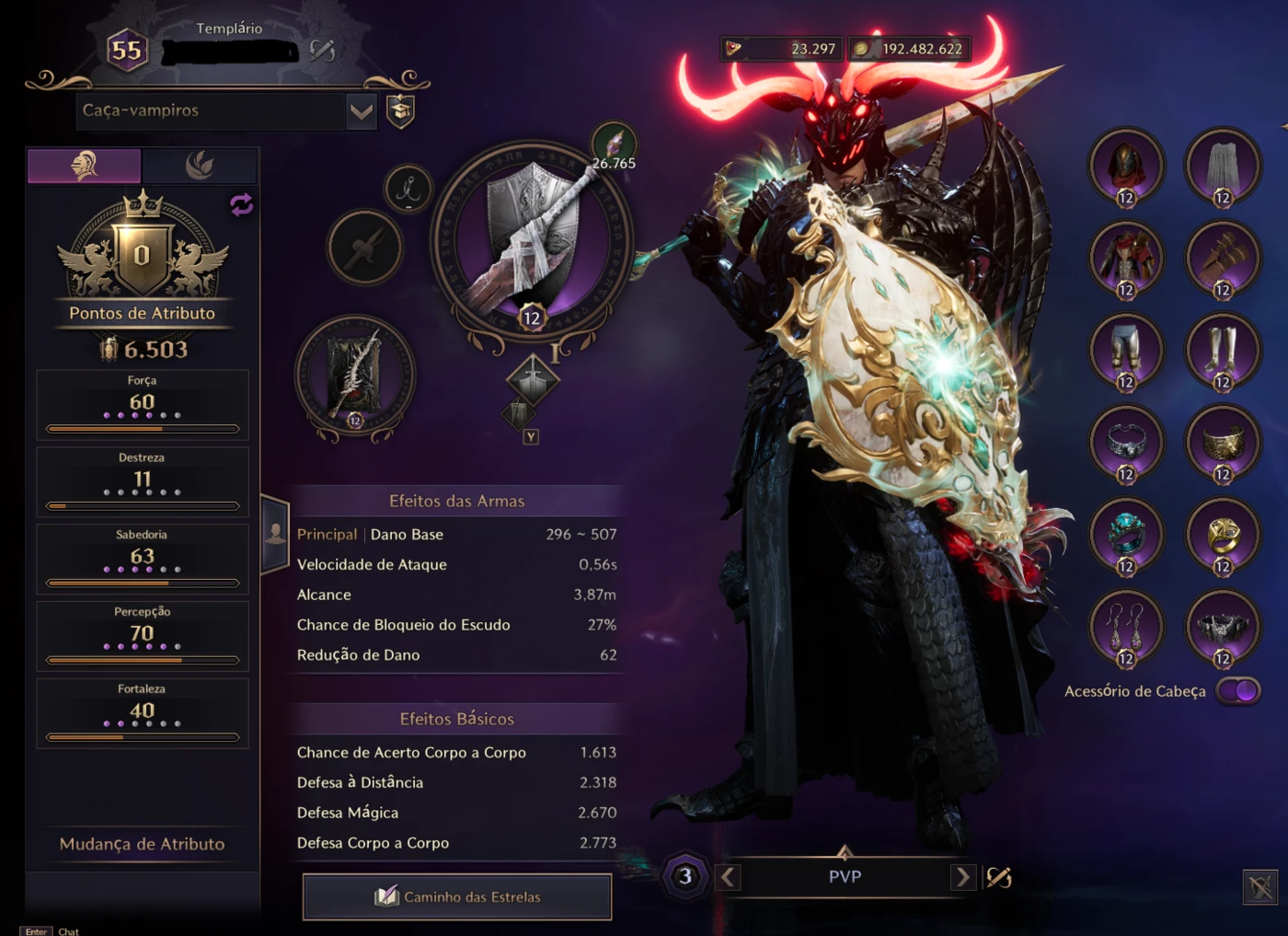Open Mudança de Atributo
The image size is (1288, 936).
pos(142,844)
